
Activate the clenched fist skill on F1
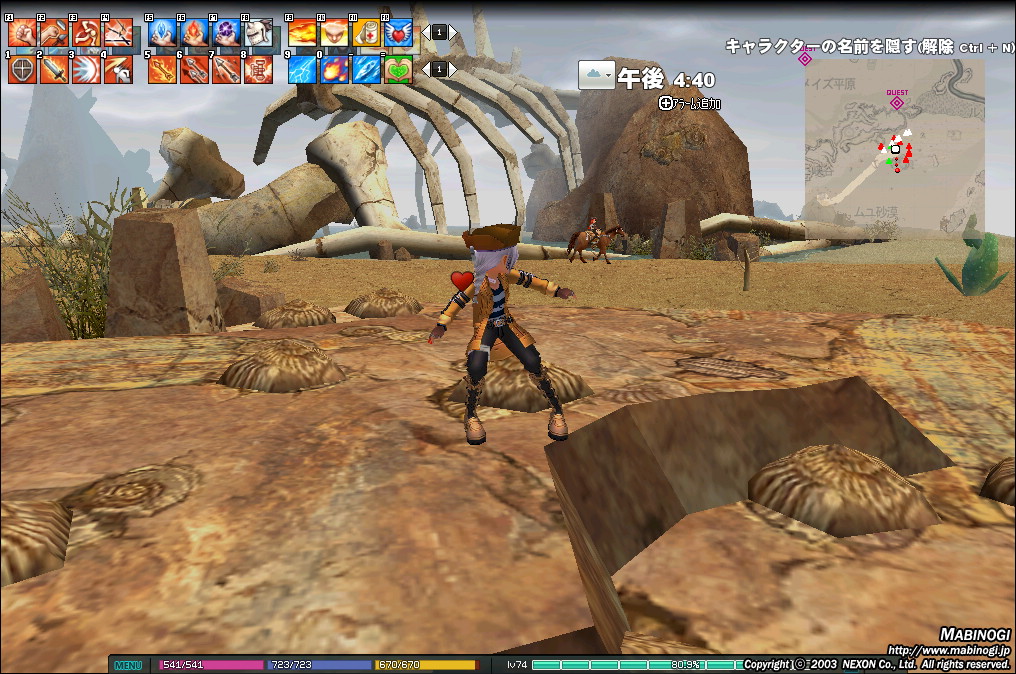[x=22, y=33]
